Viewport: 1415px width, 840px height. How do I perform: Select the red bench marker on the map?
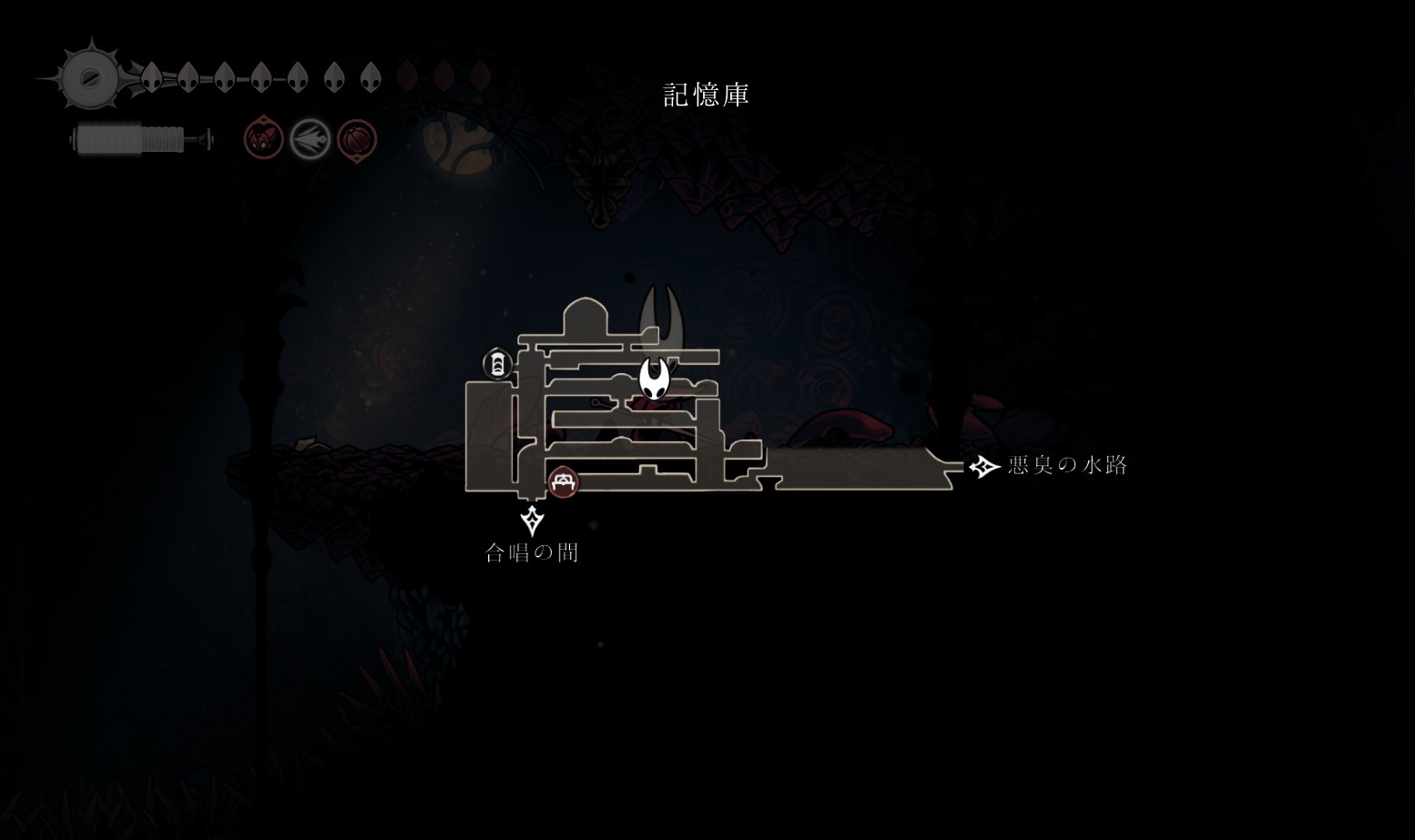coord(563,481)
